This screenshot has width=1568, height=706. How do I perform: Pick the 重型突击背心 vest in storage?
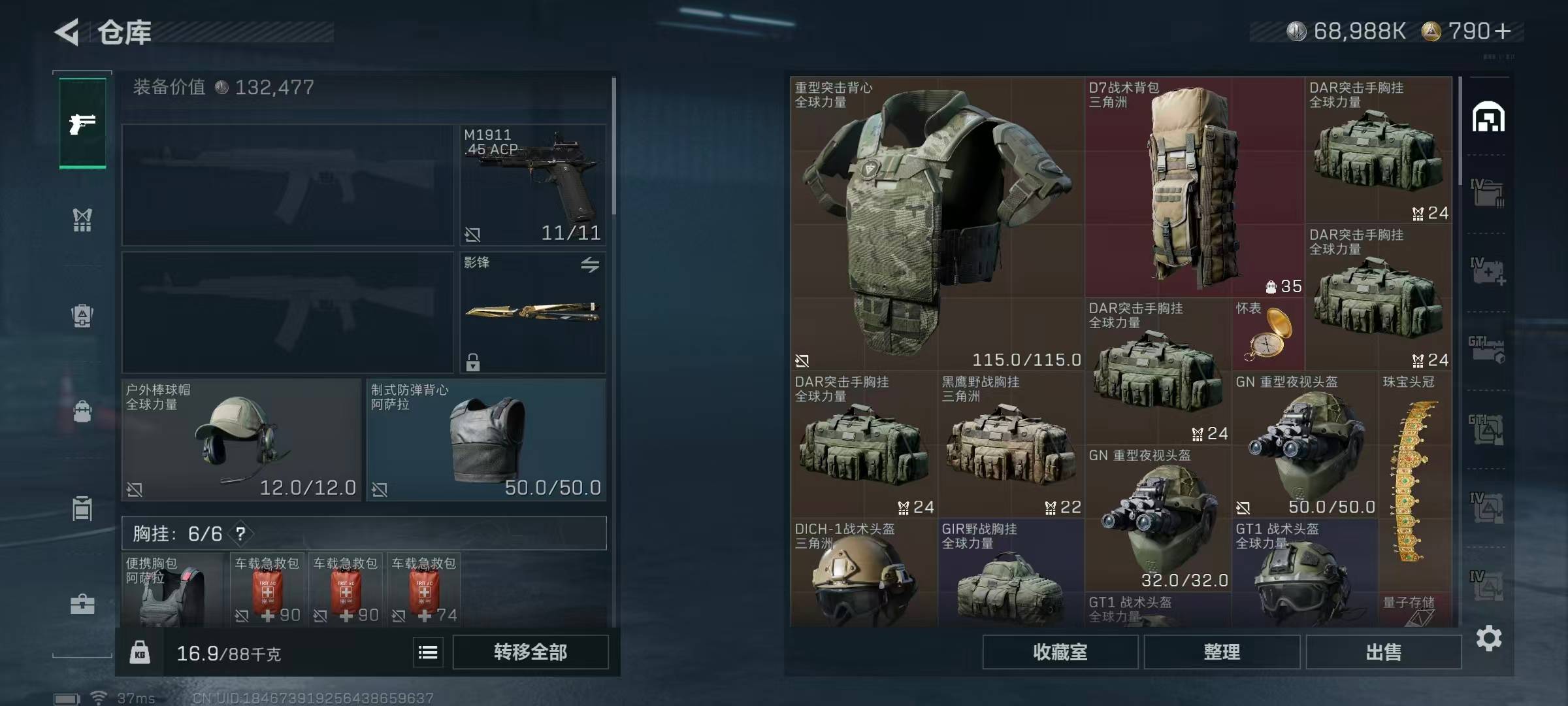point(937,224)
